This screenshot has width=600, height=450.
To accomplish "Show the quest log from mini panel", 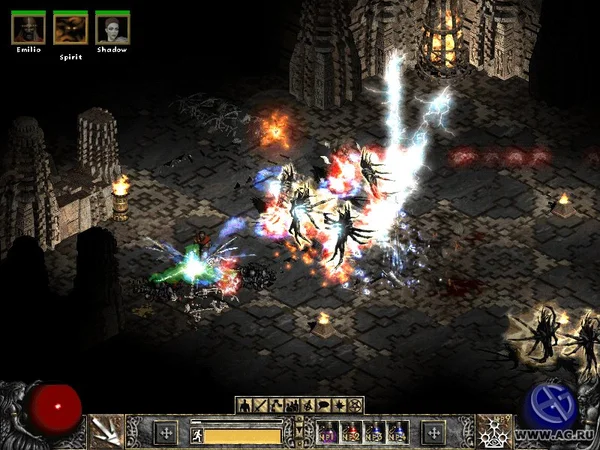I will pos(340,405).
